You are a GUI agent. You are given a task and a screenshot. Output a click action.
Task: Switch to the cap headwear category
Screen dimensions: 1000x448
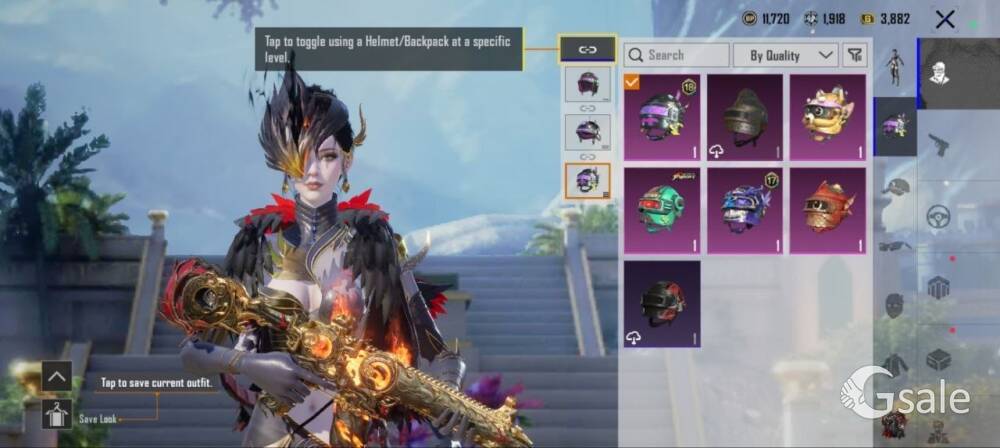click(x=894, y=187)
